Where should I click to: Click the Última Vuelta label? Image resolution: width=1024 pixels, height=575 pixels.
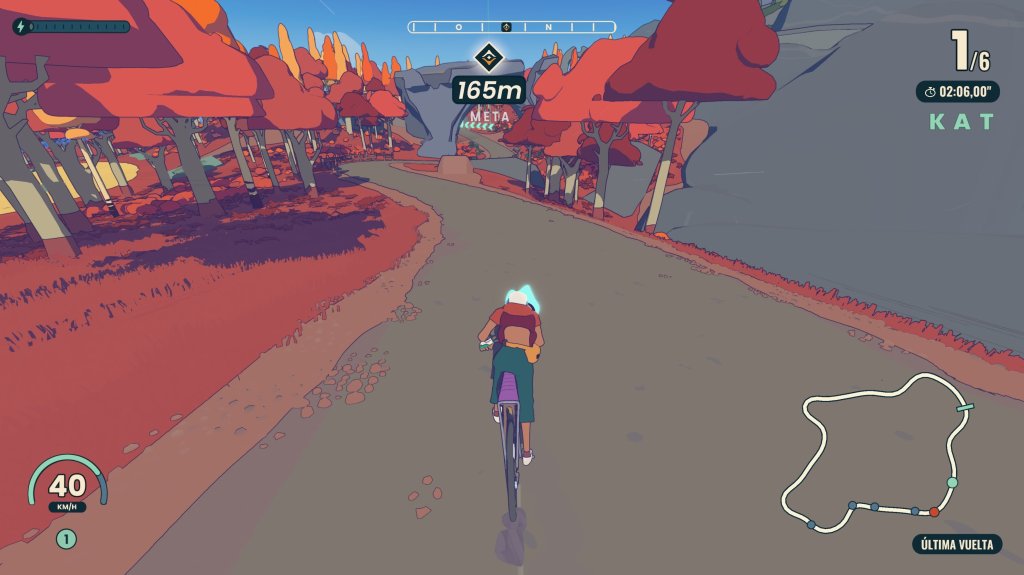coord(956,544)
